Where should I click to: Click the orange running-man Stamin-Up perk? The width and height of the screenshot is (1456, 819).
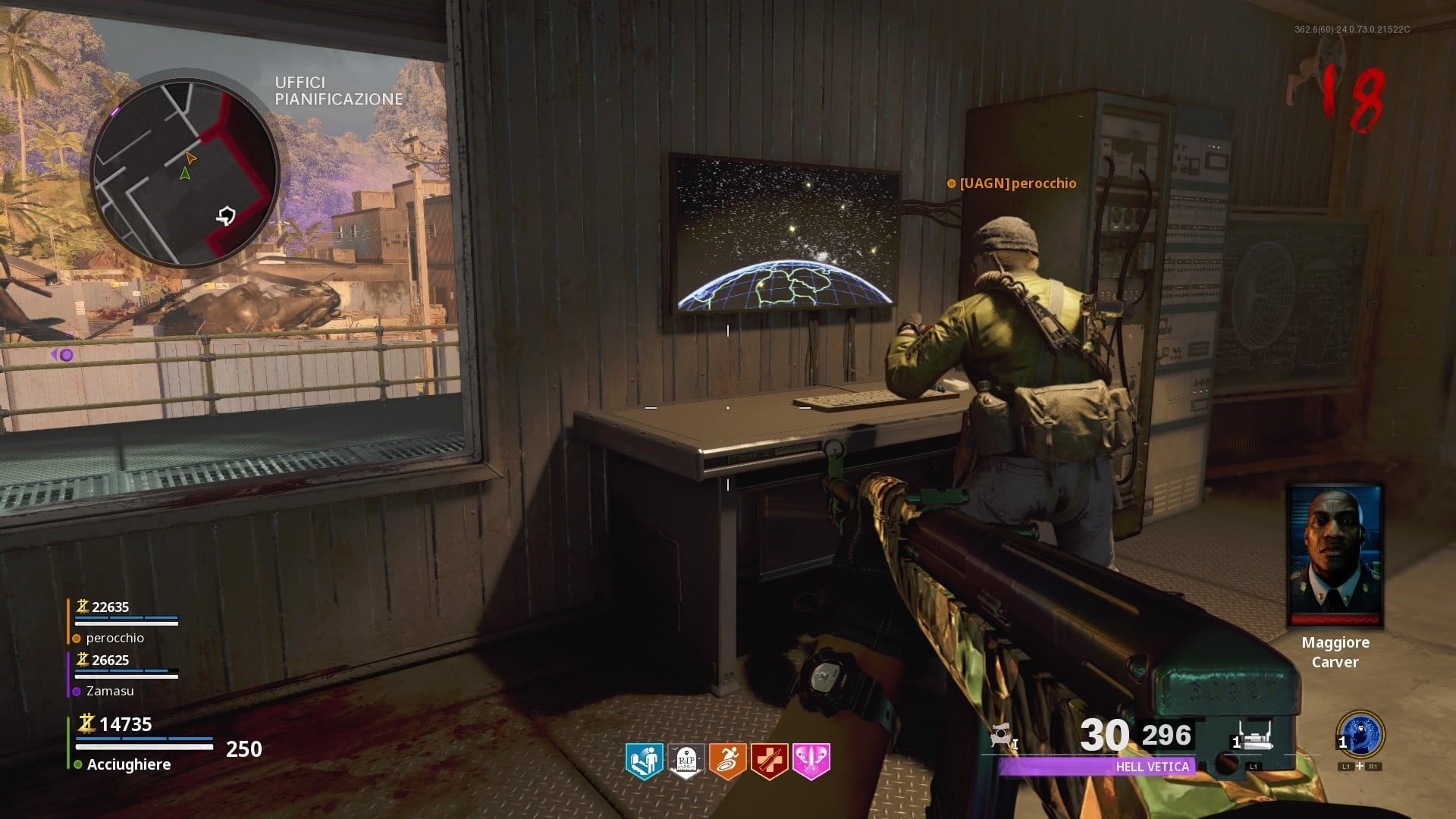(727, 761)
